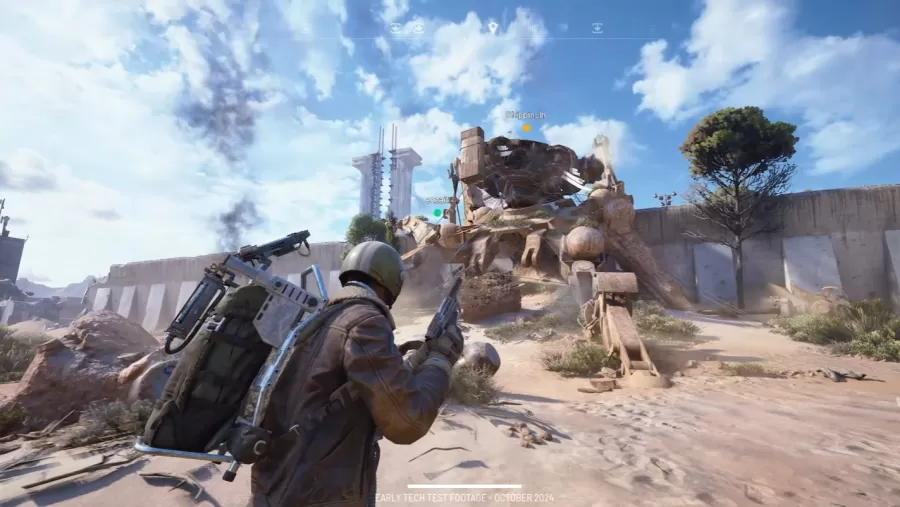Click the location pin marker on the compass
This screenshot has width=900, height=507.
coord(493,27)
